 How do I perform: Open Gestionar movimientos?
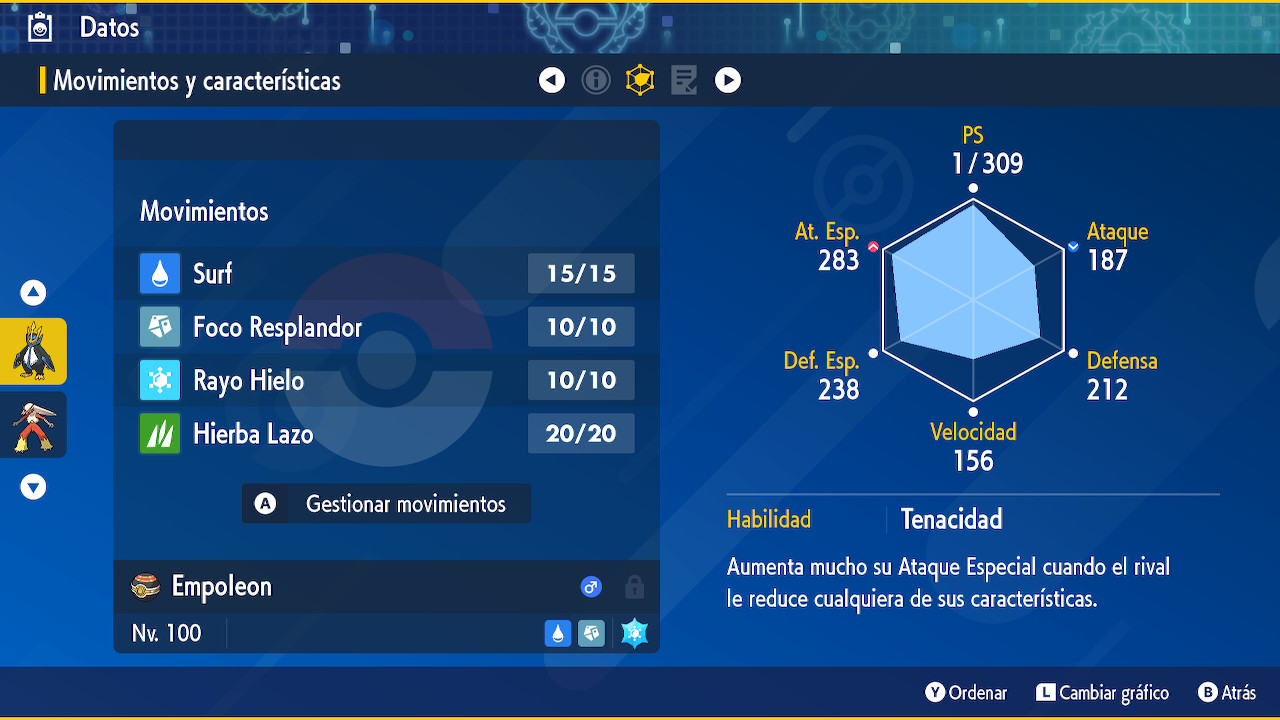(386, 504)
